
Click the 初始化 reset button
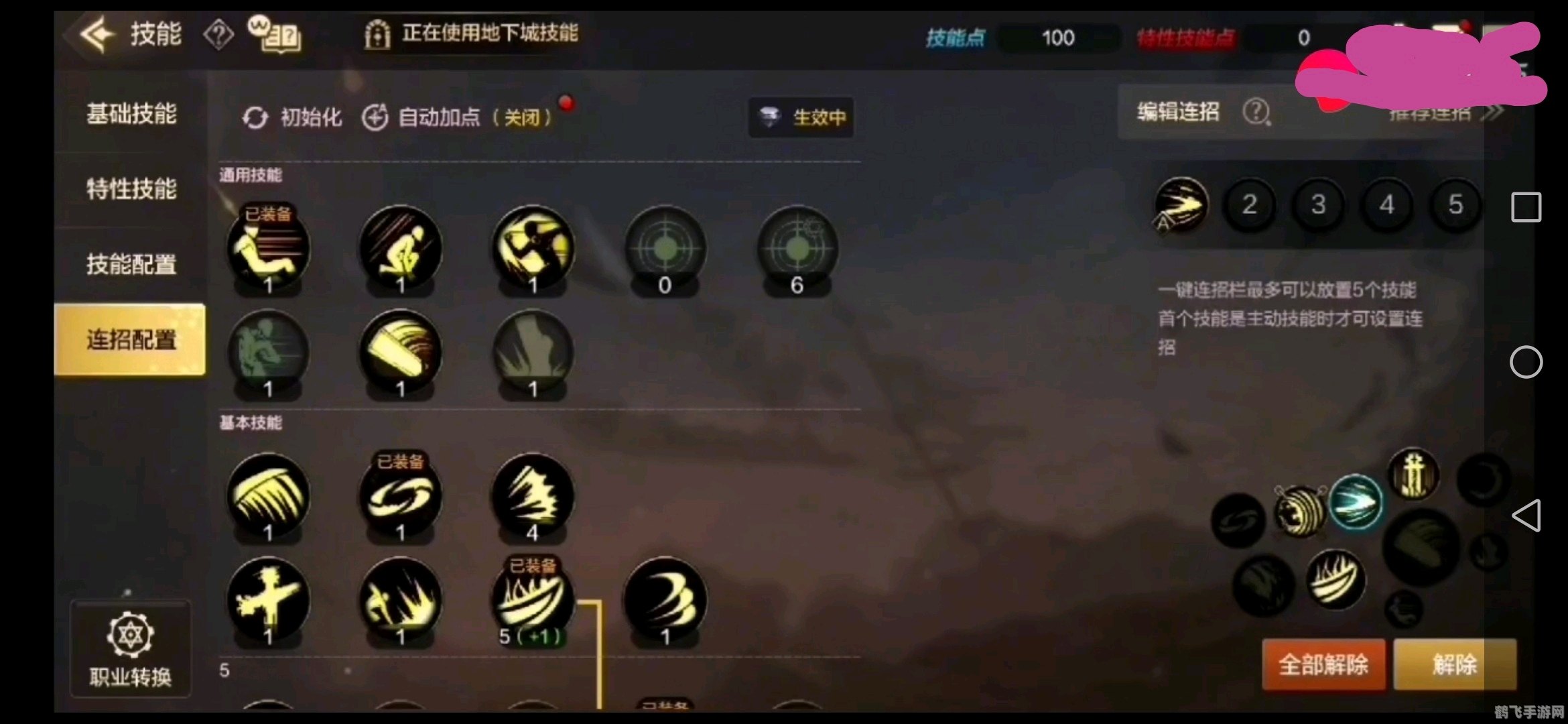(x=293, y=117)
